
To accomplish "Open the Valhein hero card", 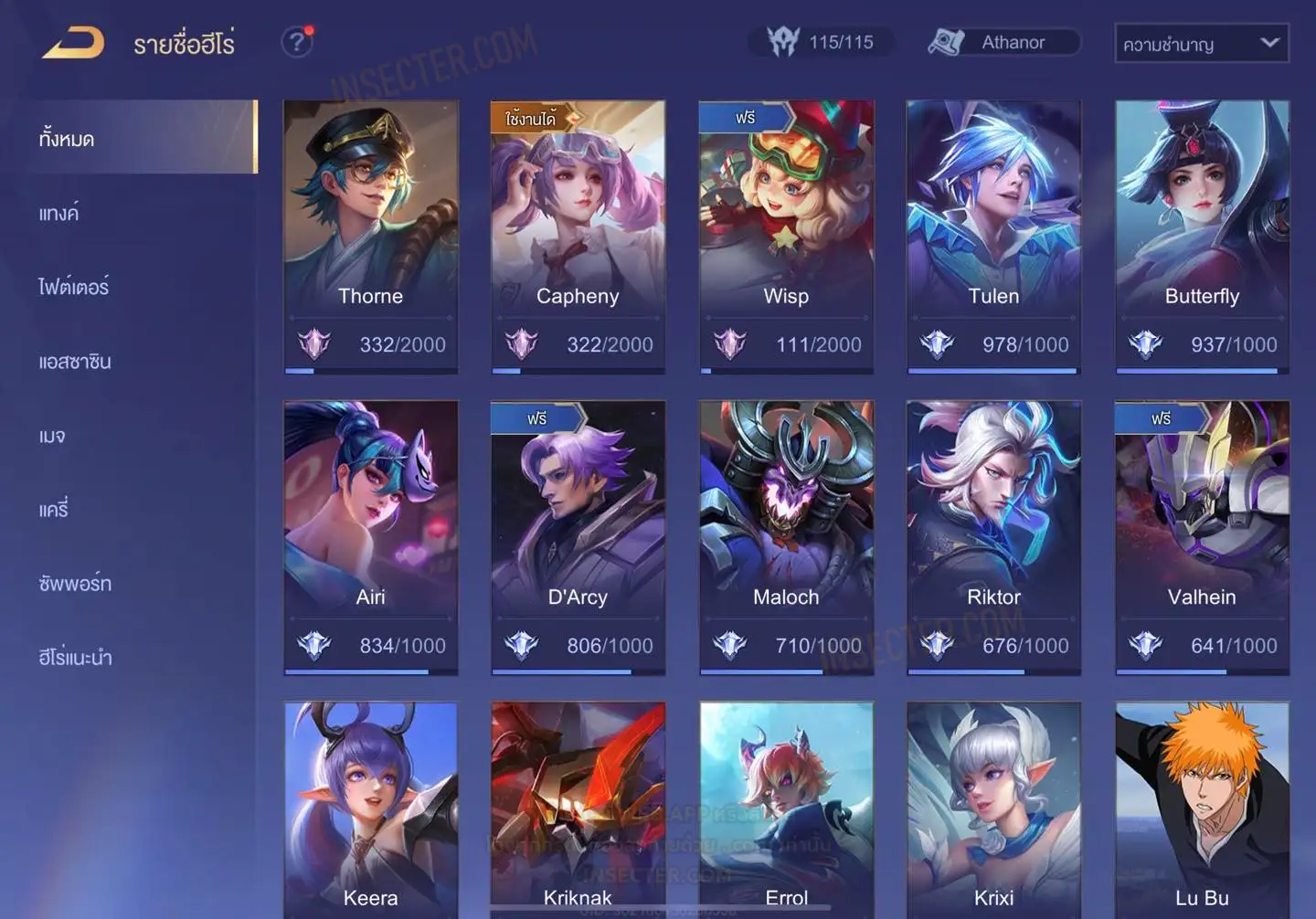I will click(1202, 536).
